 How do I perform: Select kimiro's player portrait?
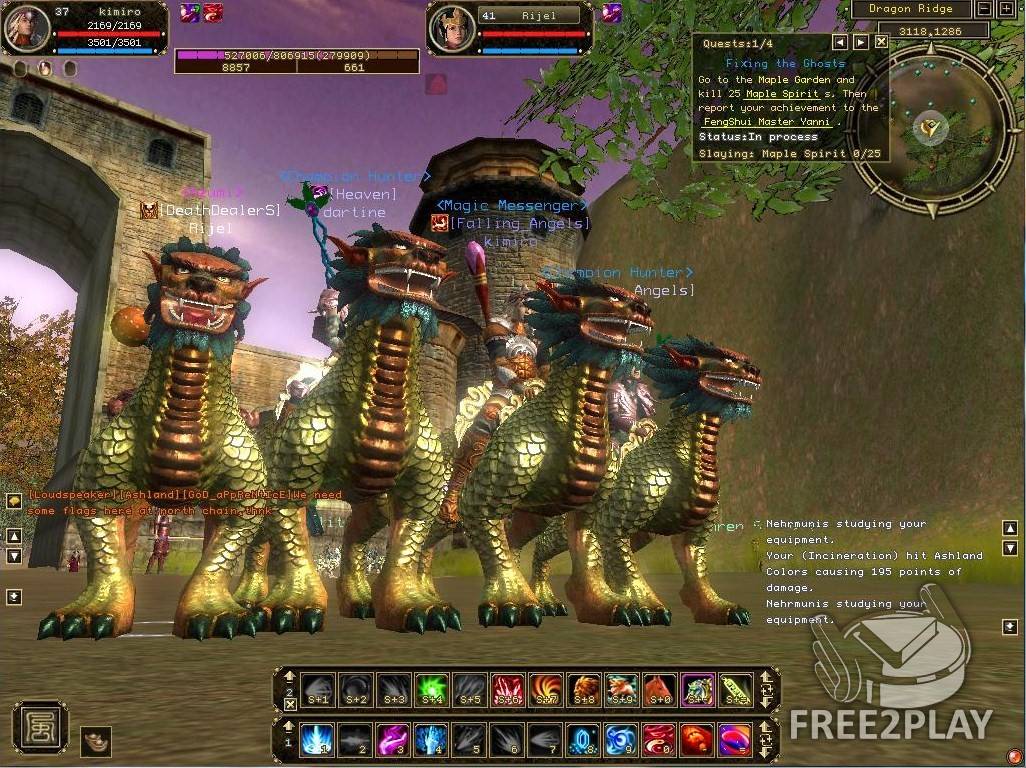(x=26, y=28)
